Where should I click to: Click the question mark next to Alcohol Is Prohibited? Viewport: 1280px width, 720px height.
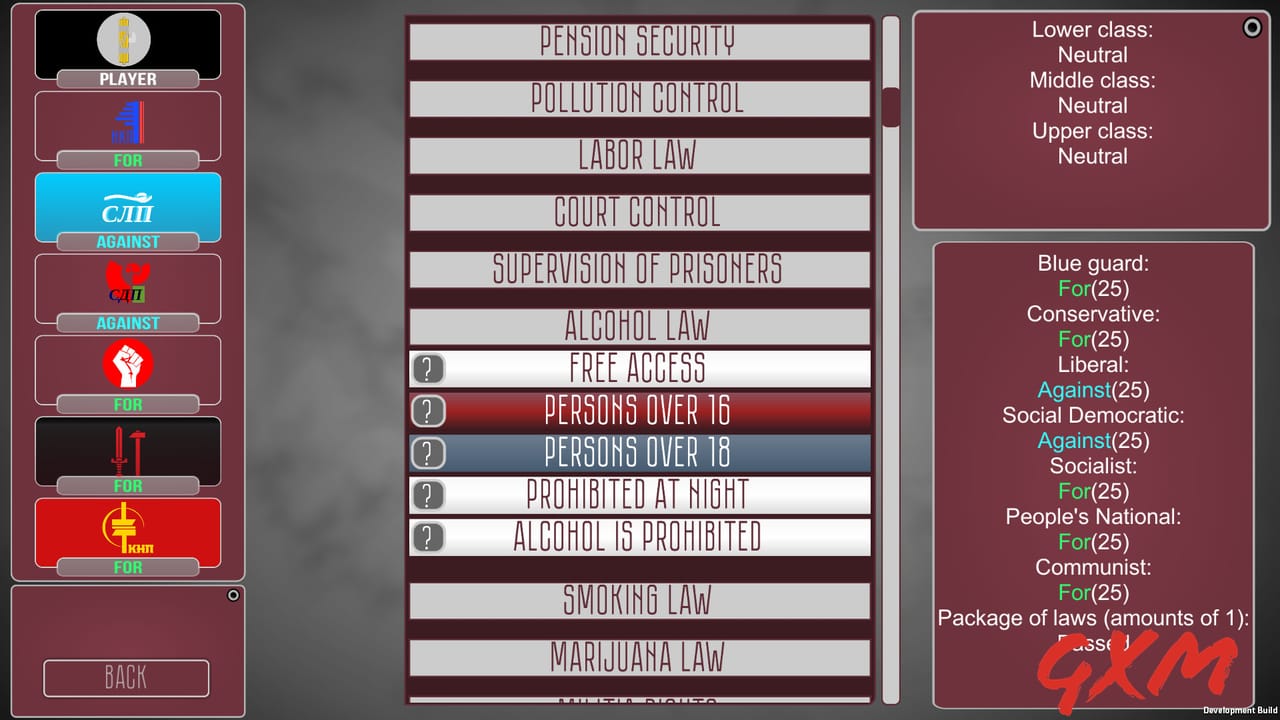(x=428, y=537)
